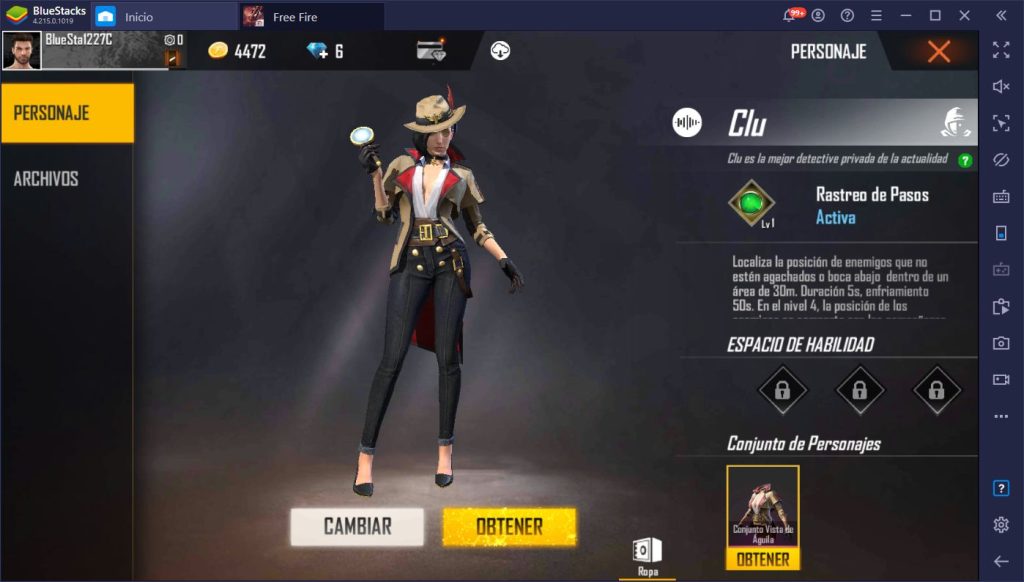1024x582 pixels.
Task: Select the yellow Obtener button under Clu
Action: point(509,526)
